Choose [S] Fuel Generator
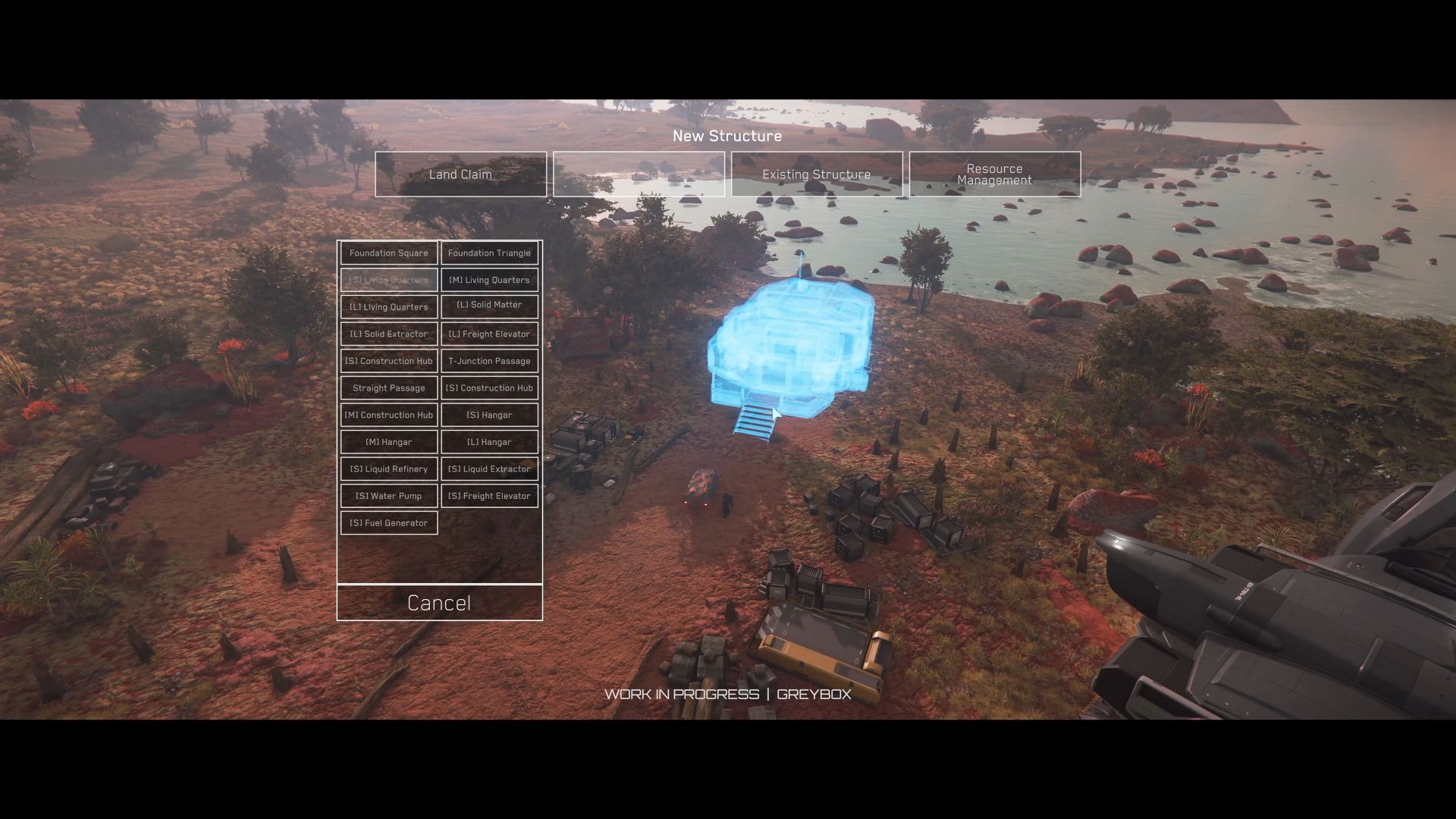 (x=388, y=522)
